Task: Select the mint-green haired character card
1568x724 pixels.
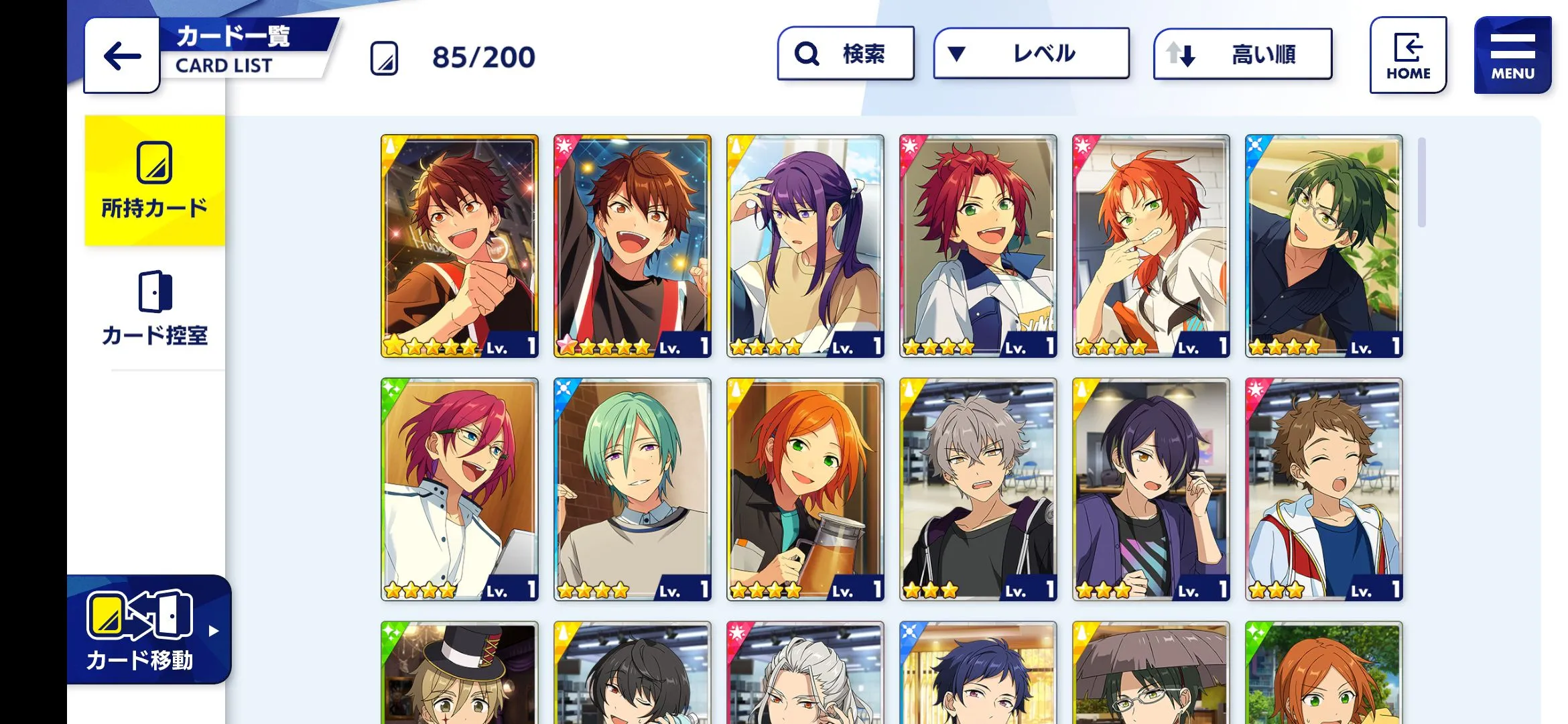Action: [x=632, y=489]
